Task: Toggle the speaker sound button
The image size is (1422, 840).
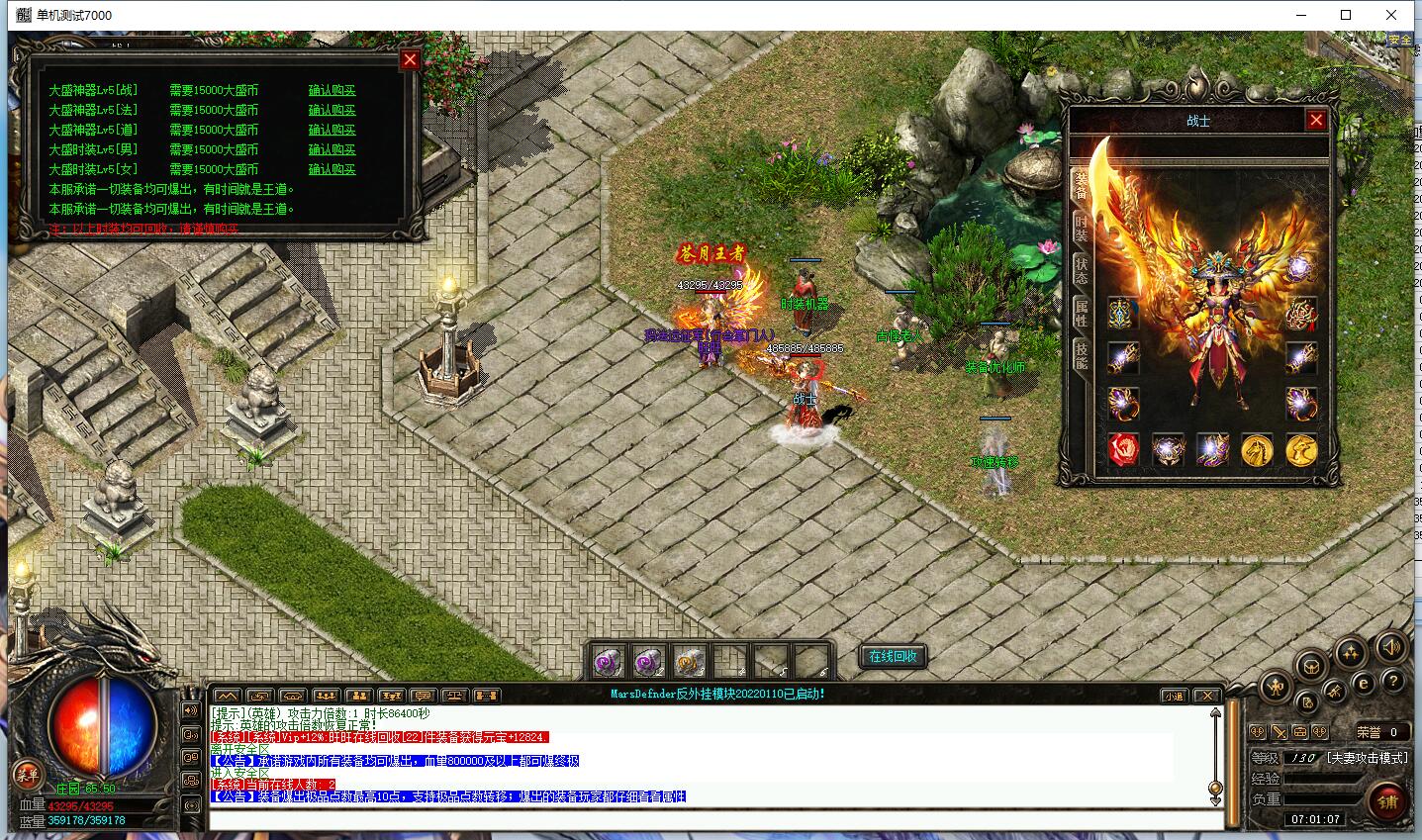Action: coord(1390,648)
